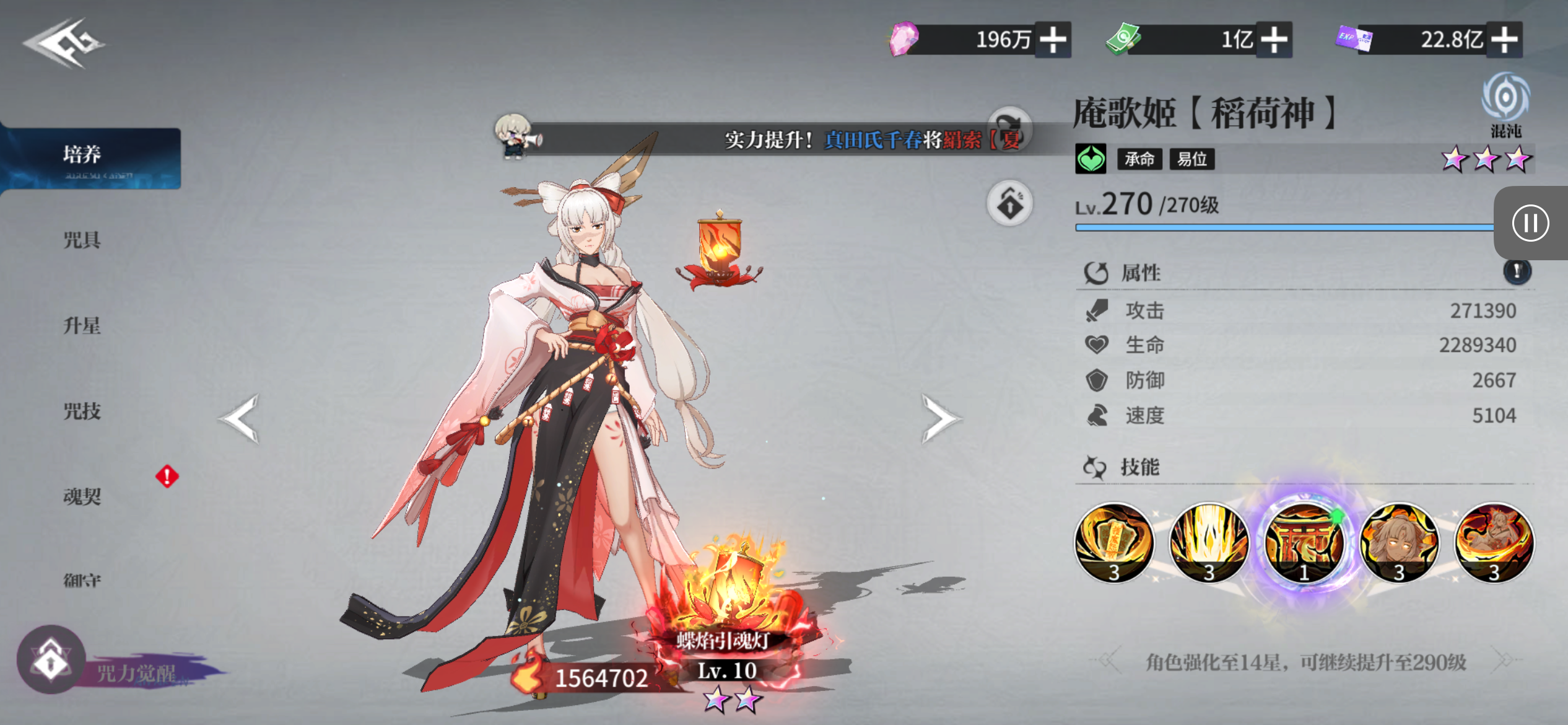Open 咒力觉醒 awakening button

point(52,661)
